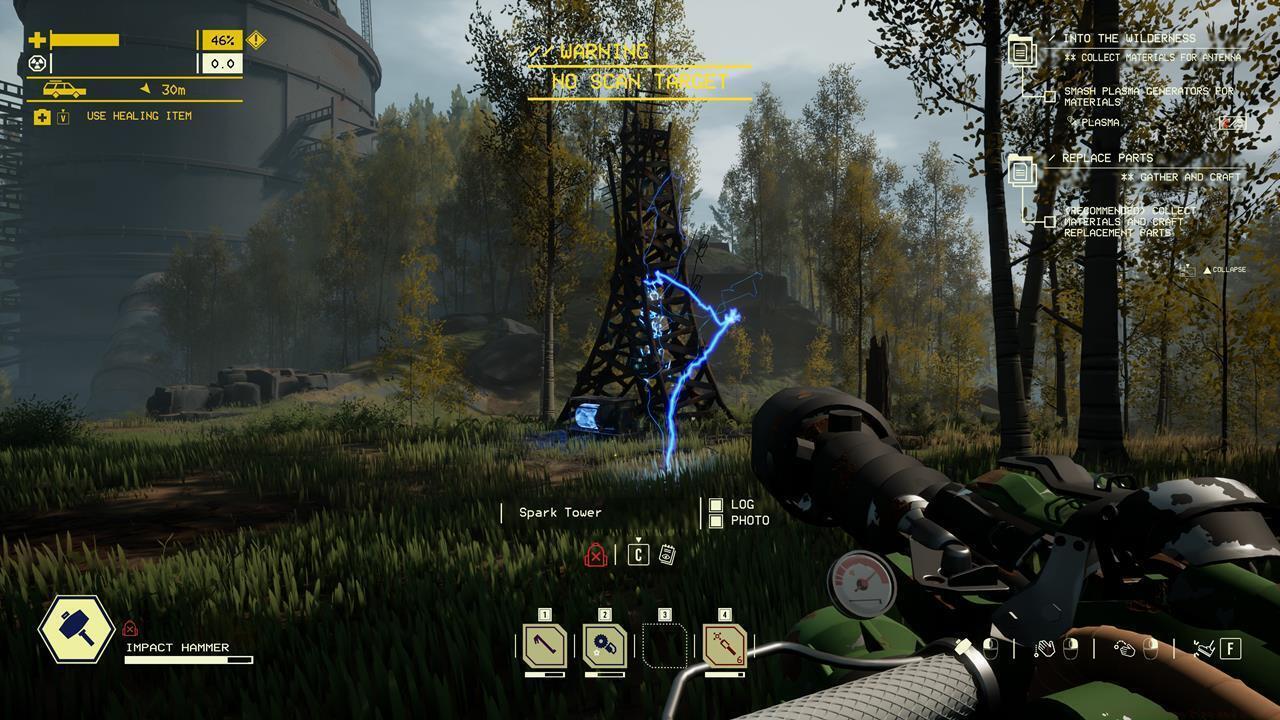The height and width of the screenshot is (720, 1280).
Task: Click the yellow health warning diamond
Action: point(256,40)
